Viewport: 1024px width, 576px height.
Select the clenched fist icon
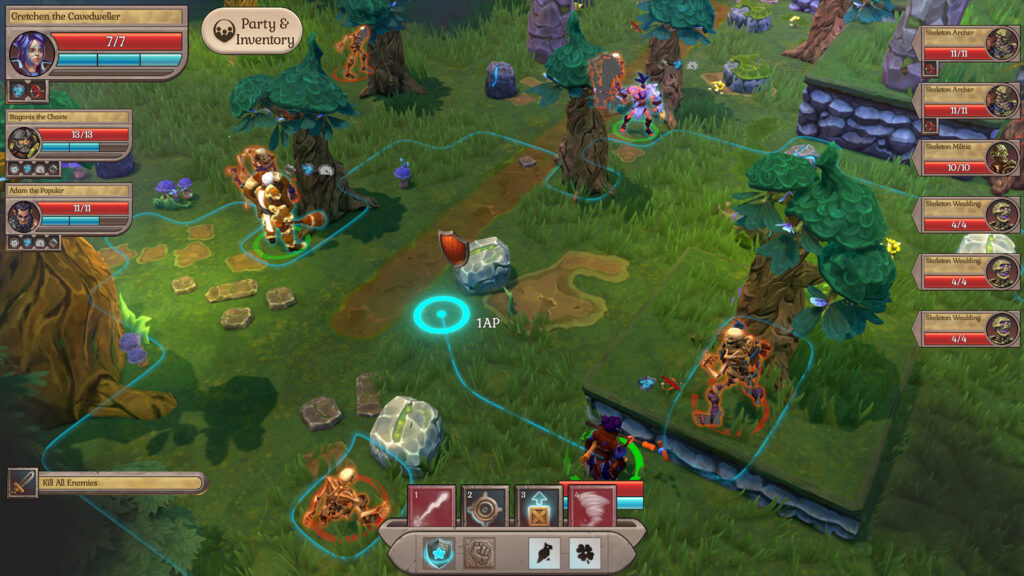pyautogui.click(x=480, y=552)
